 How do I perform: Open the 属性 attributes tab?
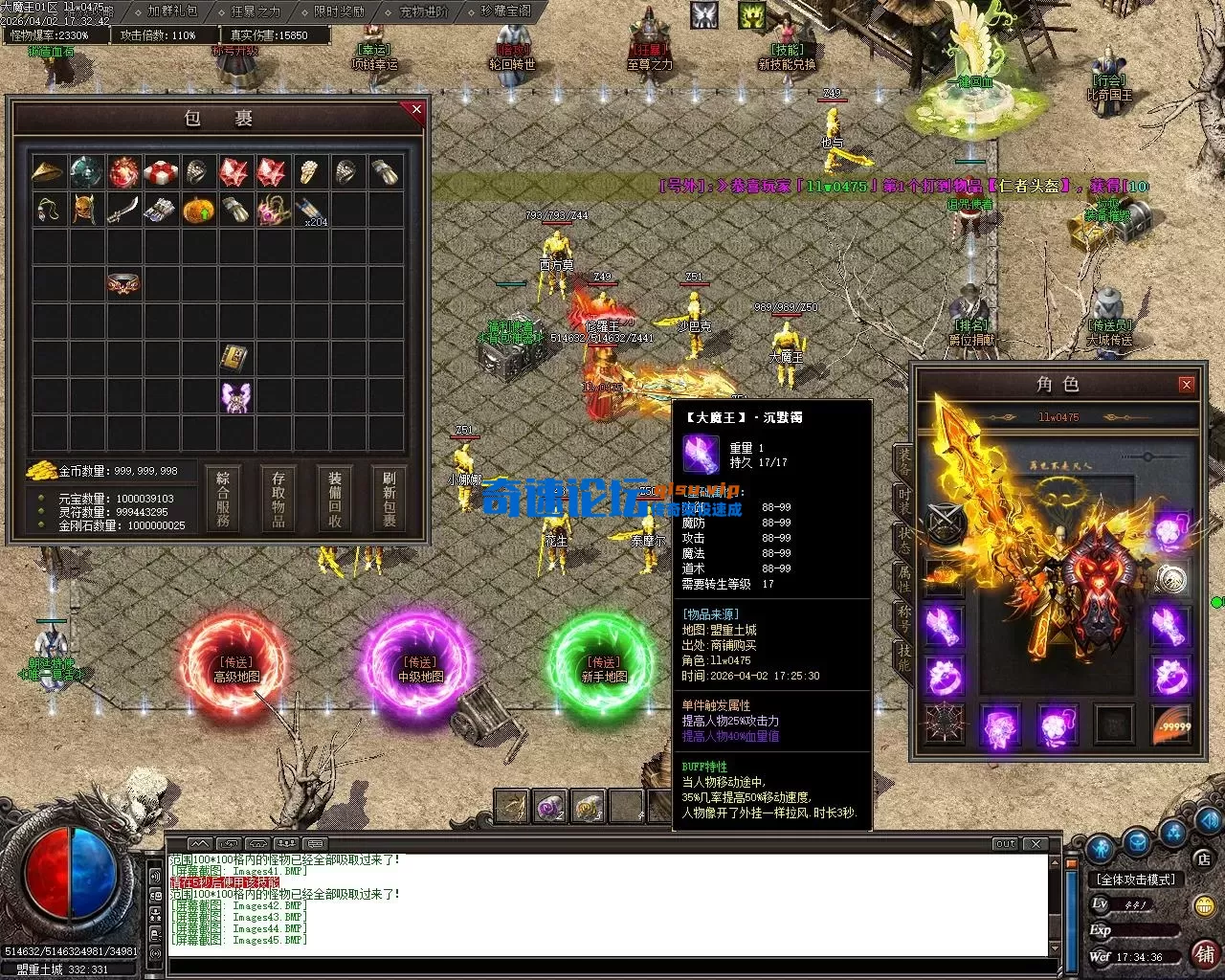(x=904, y=578)
